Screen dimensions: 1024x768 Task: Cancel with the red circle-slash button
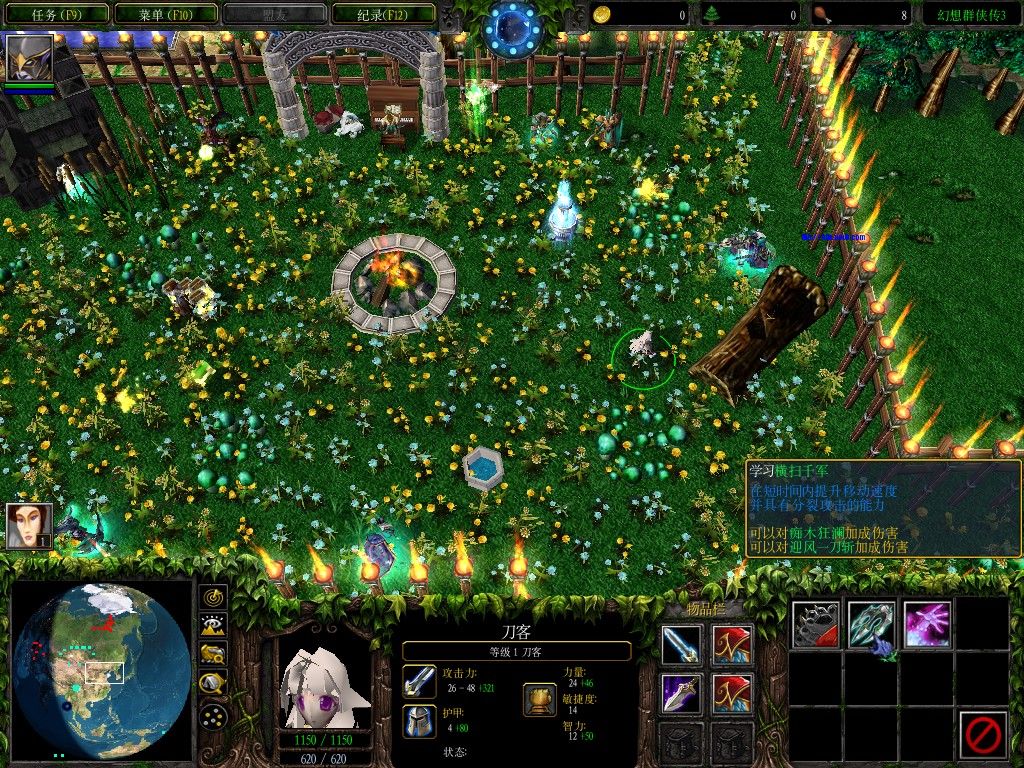982,735
